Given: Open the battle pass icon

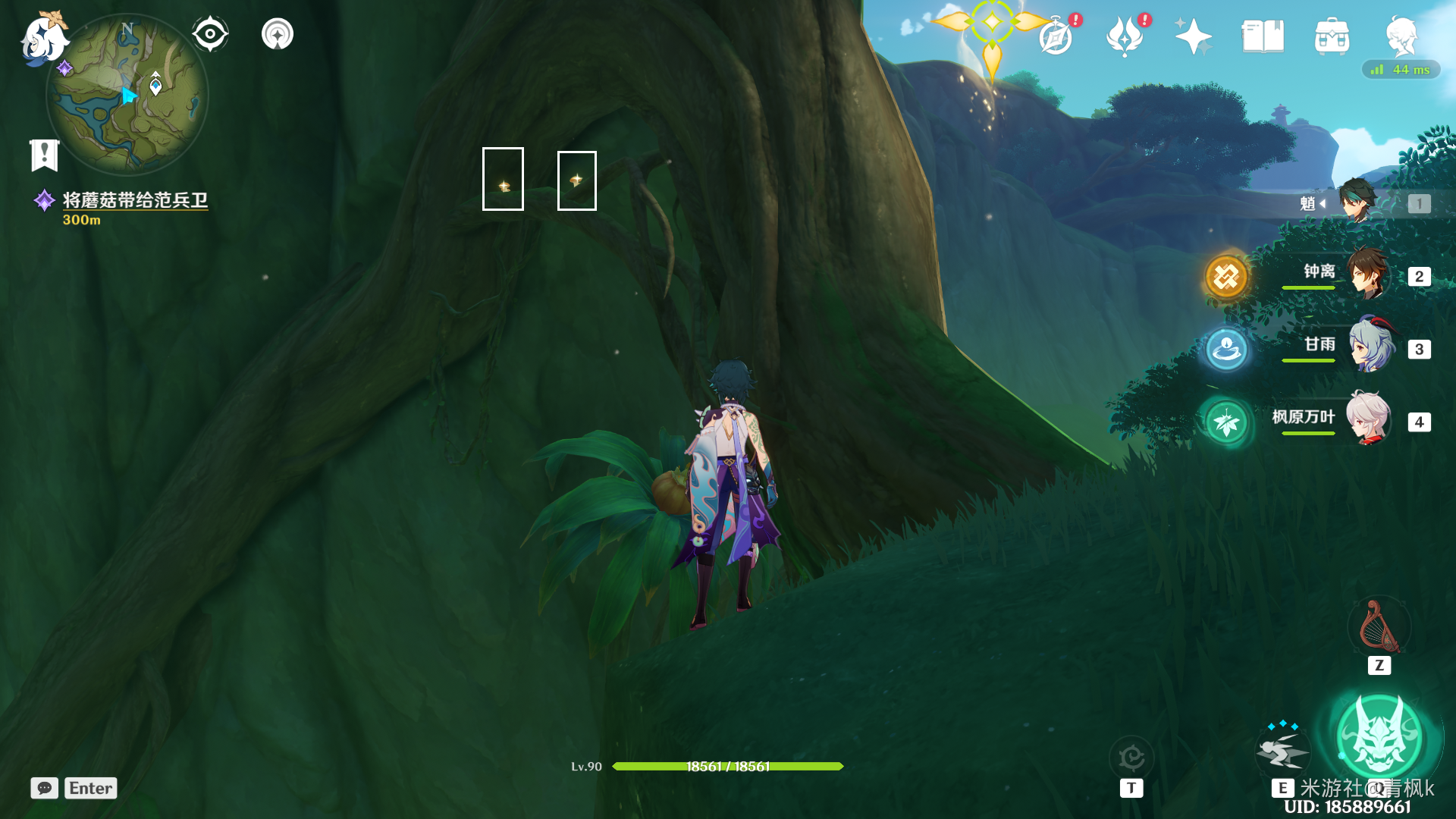Looking at the screenshot, I should click(x=1125, y=36).
